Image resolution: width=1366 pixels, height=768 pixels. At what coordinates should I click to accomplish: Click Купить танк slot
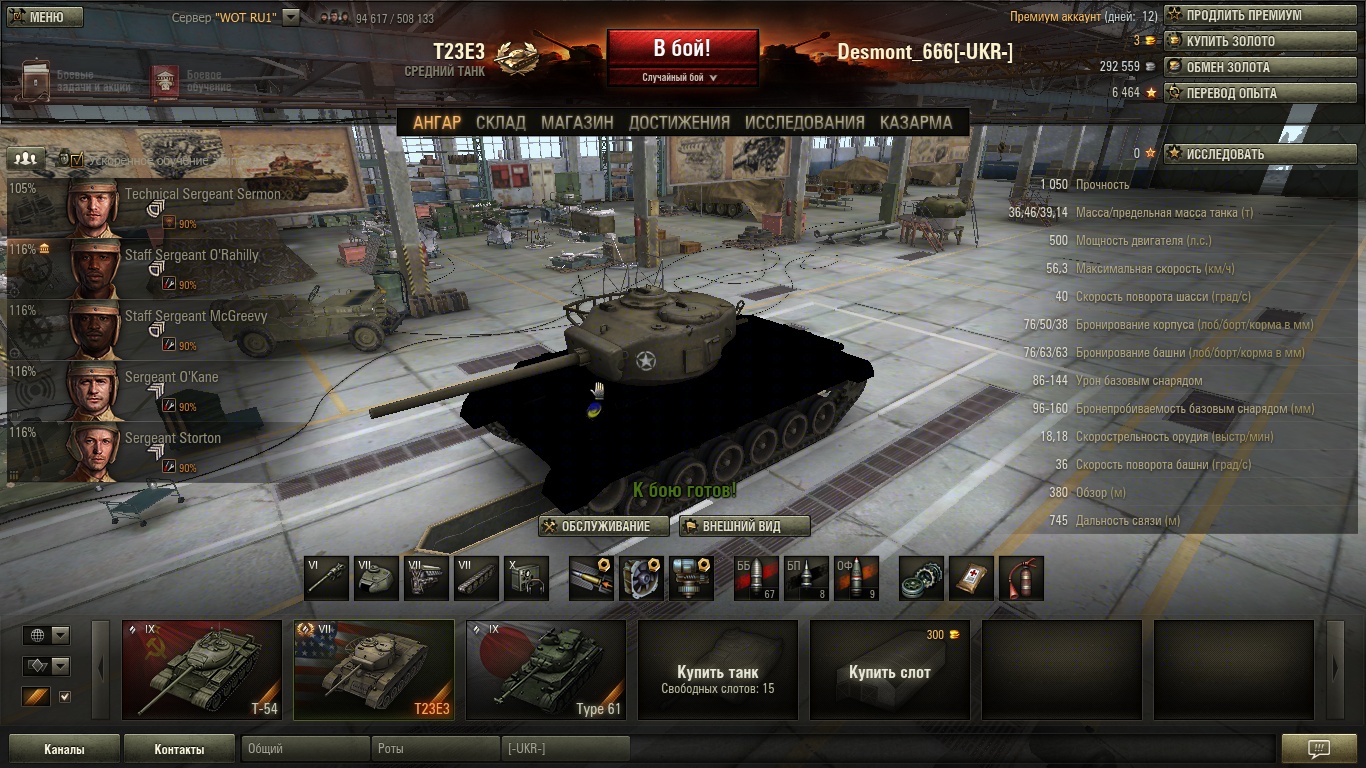[x=718, y=669]
